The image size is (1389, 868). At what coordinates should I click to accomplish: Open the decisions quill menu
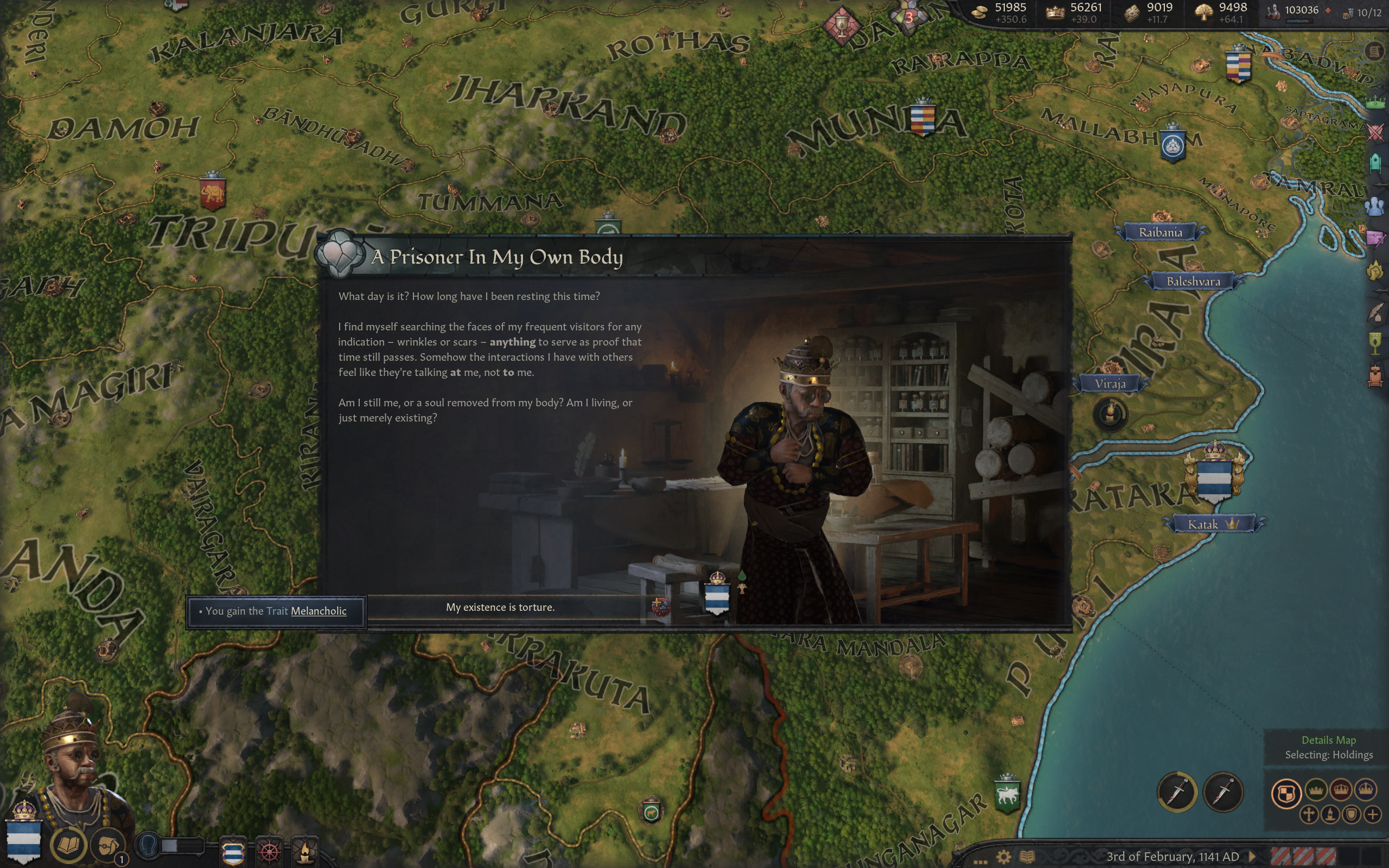tap(1376, 313)
